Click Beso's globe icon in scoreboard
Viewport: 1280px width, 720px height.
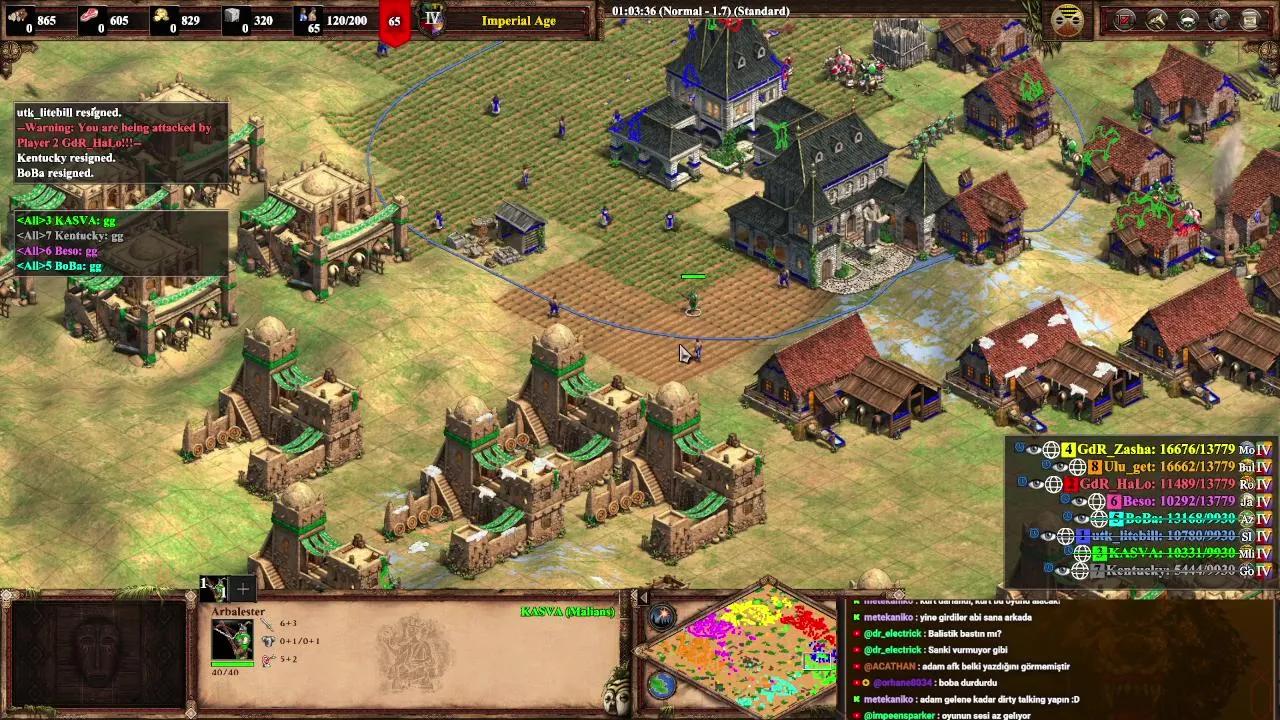tap(1096, 501)
